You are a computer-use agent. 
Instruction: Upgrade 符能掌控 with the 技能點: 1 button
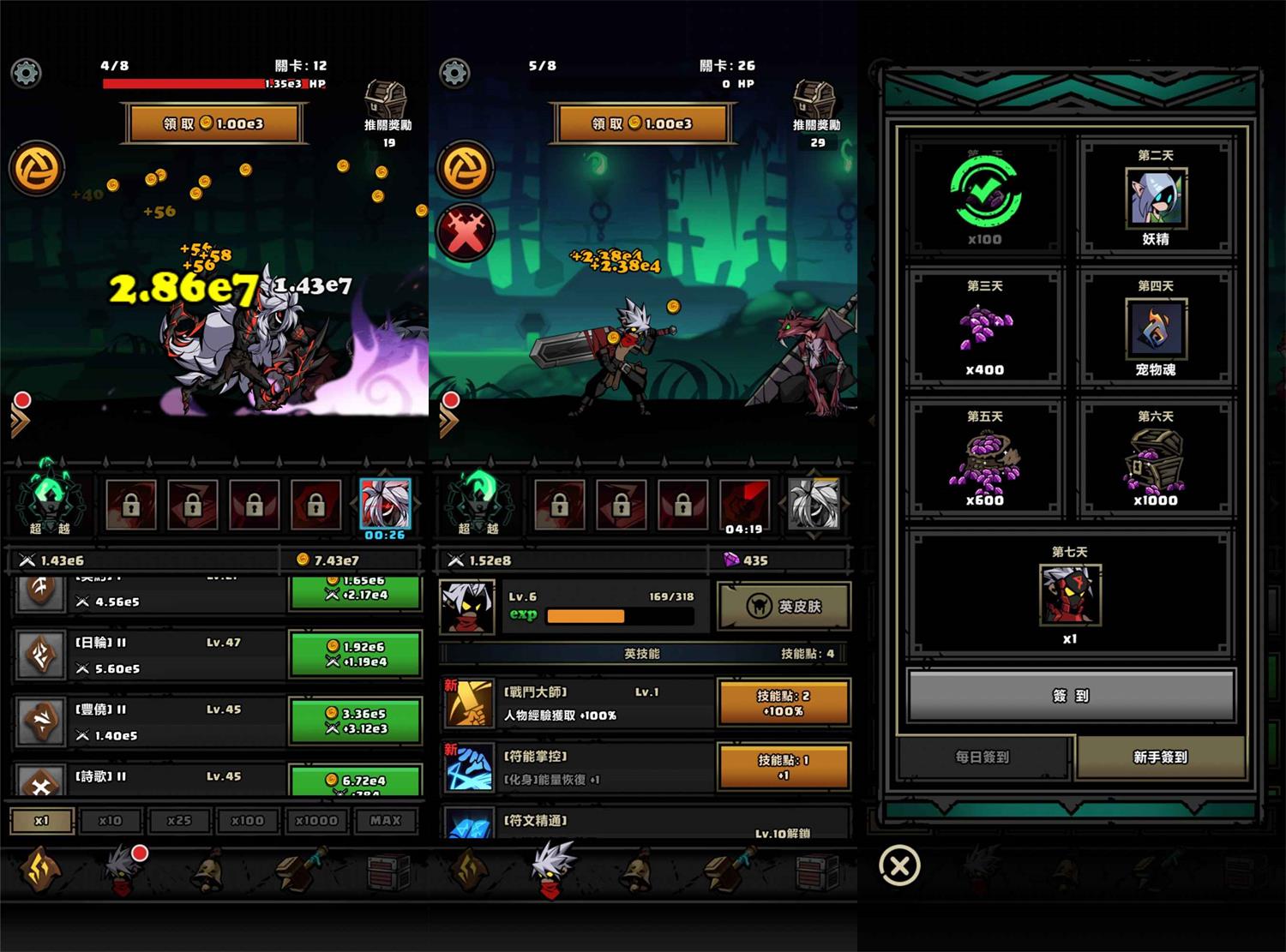[784, 767]
